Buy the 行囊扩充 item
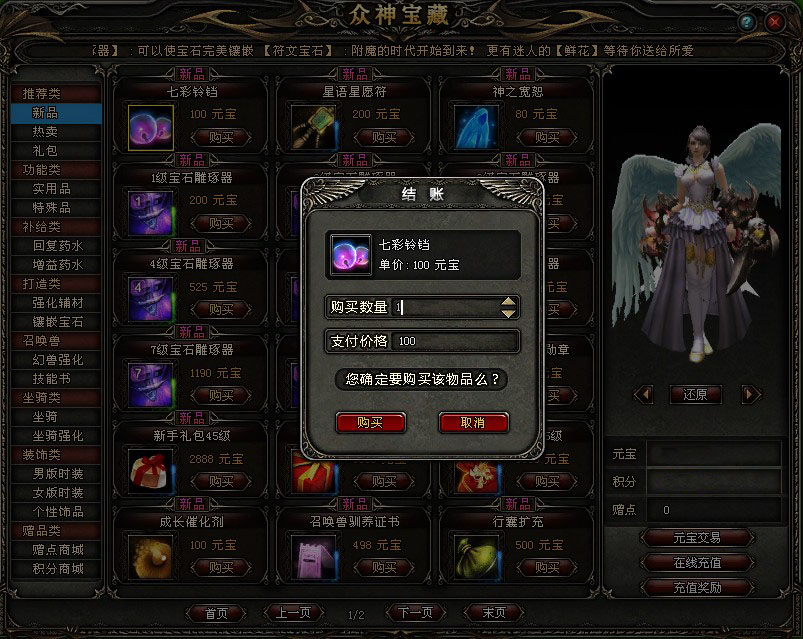Viewport: 803px width, 639px height. pyautogui.click(x=545, y=567)
